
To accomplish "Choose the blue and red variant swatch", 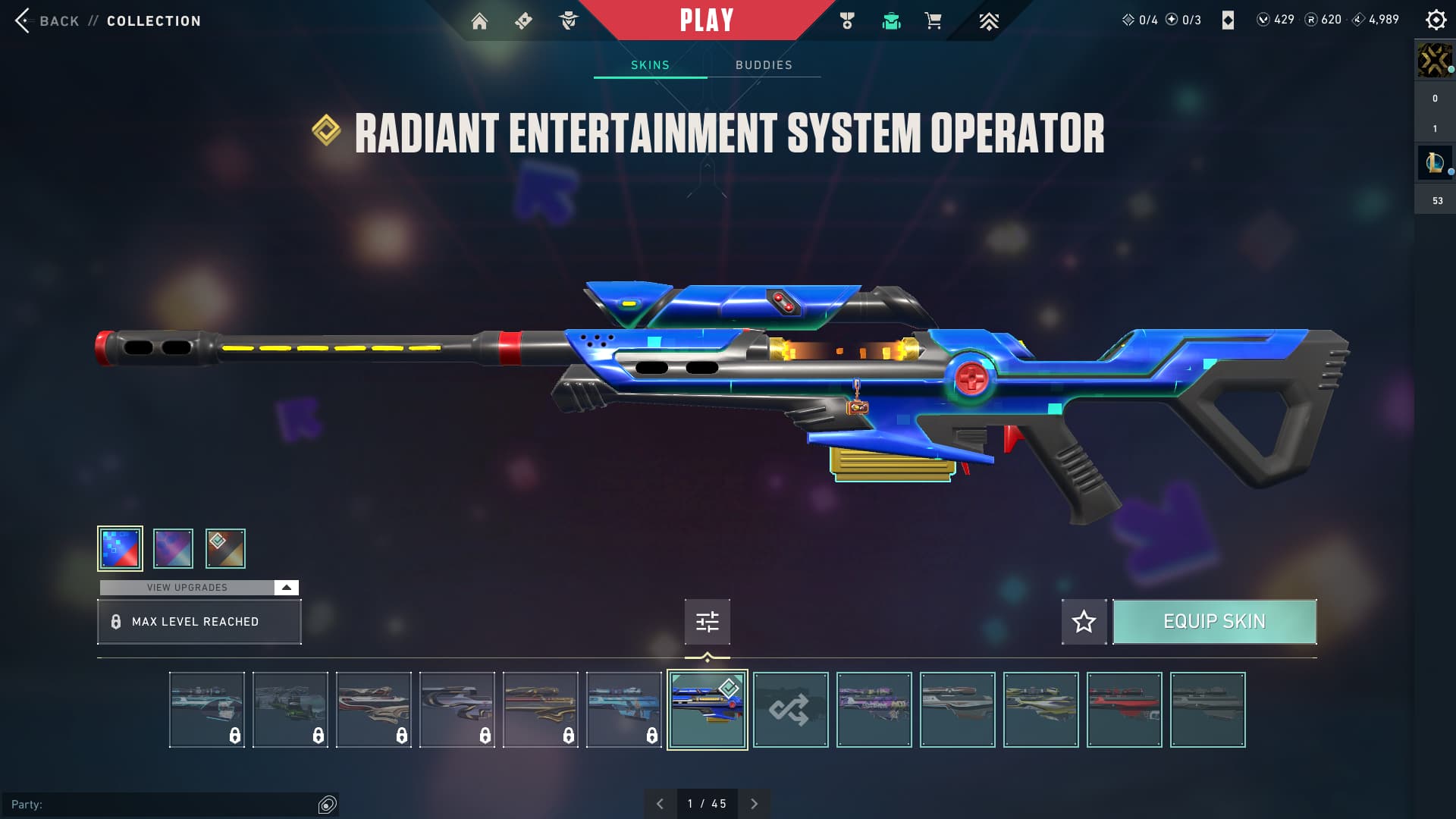I will [x=120, y=548].
